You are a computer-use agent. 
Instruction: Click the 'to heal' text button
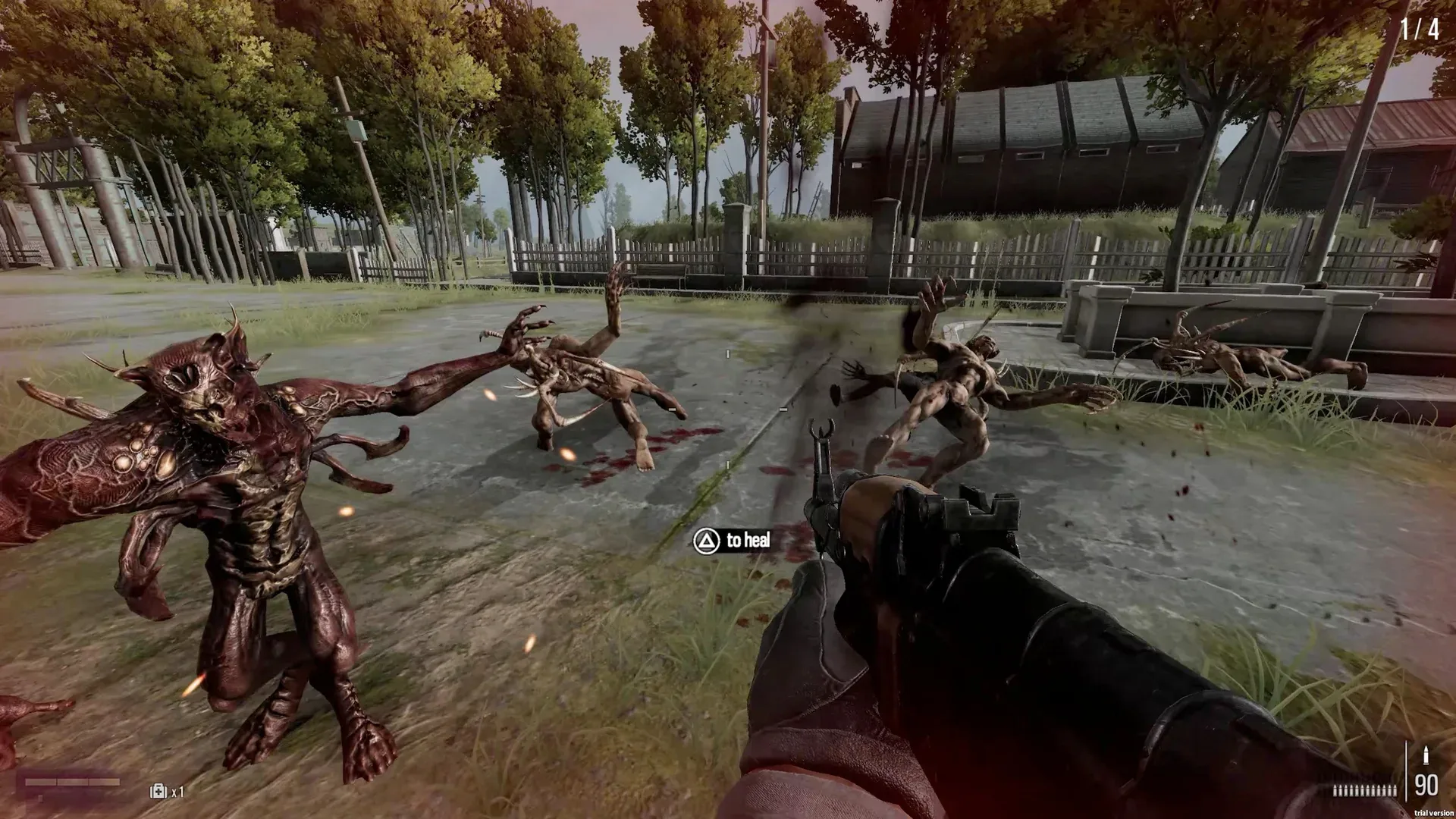pos(748,541)
